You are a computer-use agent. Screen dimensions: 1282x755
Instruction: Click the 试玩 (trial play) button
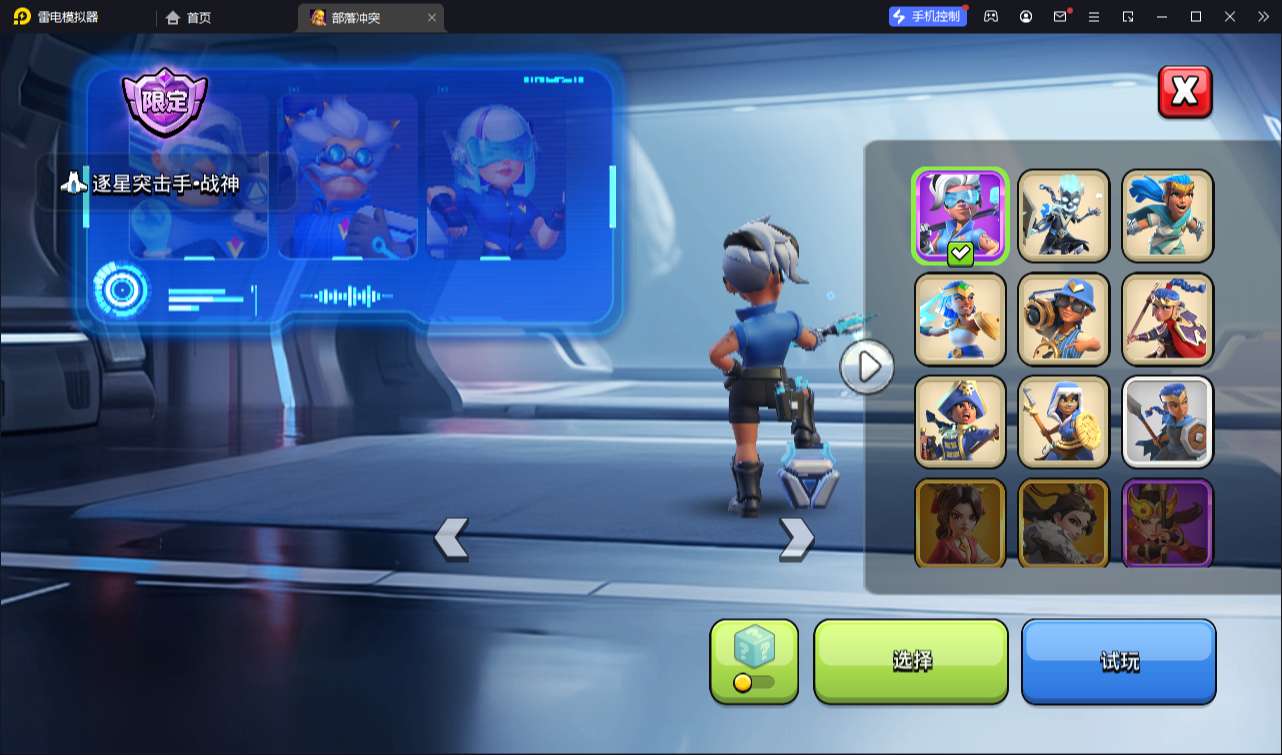click(1118, 661)
